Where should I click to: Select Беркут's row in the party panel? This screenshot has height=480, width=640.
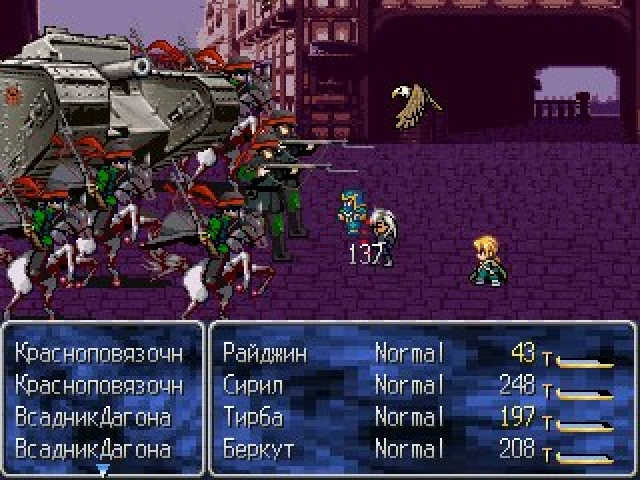(x=258, y=449)
